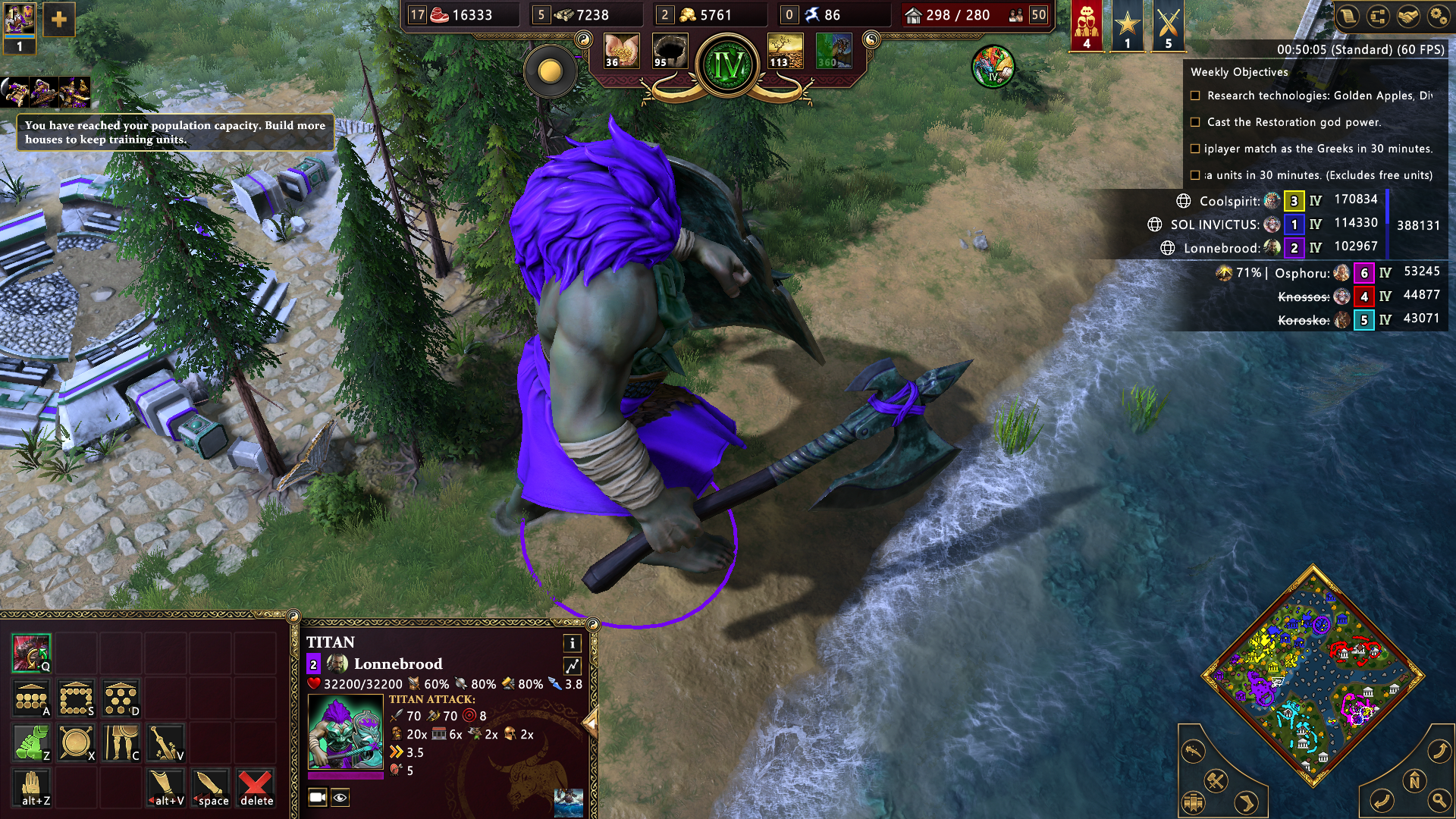Choose the box formation
The height and width of the screenshot is (819, 1456).
[x=77, y=698]
